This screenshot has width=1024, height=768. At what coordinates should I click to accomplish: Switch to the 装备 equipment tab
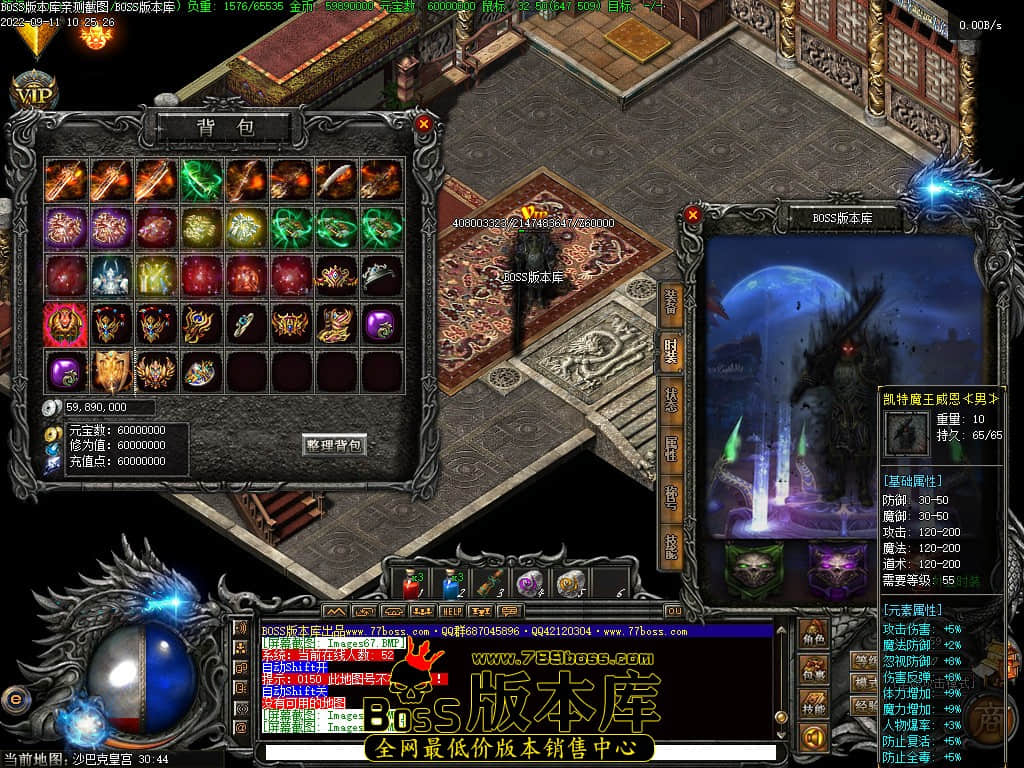pos(670,302)
